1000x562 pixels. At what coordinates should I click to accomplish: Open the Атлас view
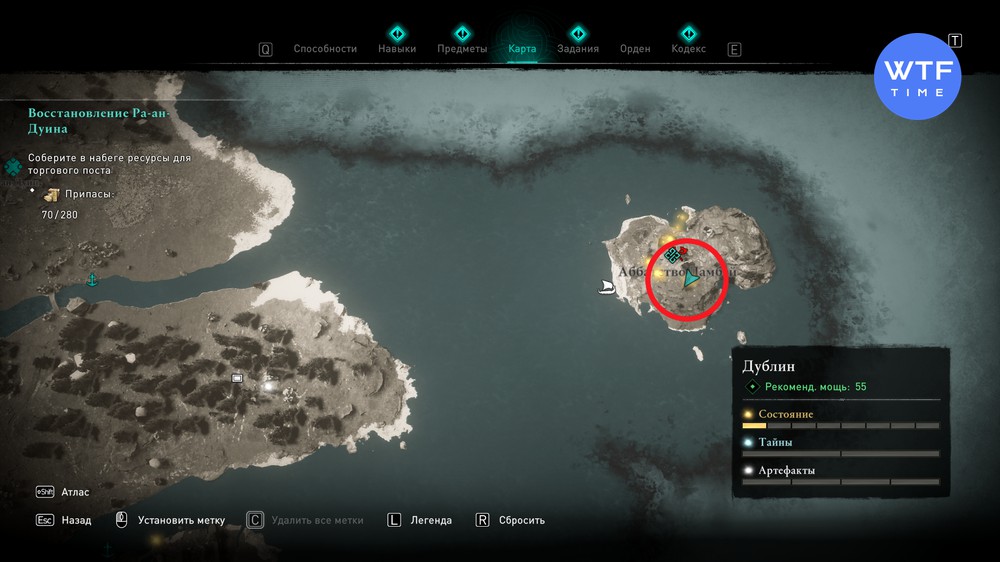pyautogui.click(x=77, y=492)
